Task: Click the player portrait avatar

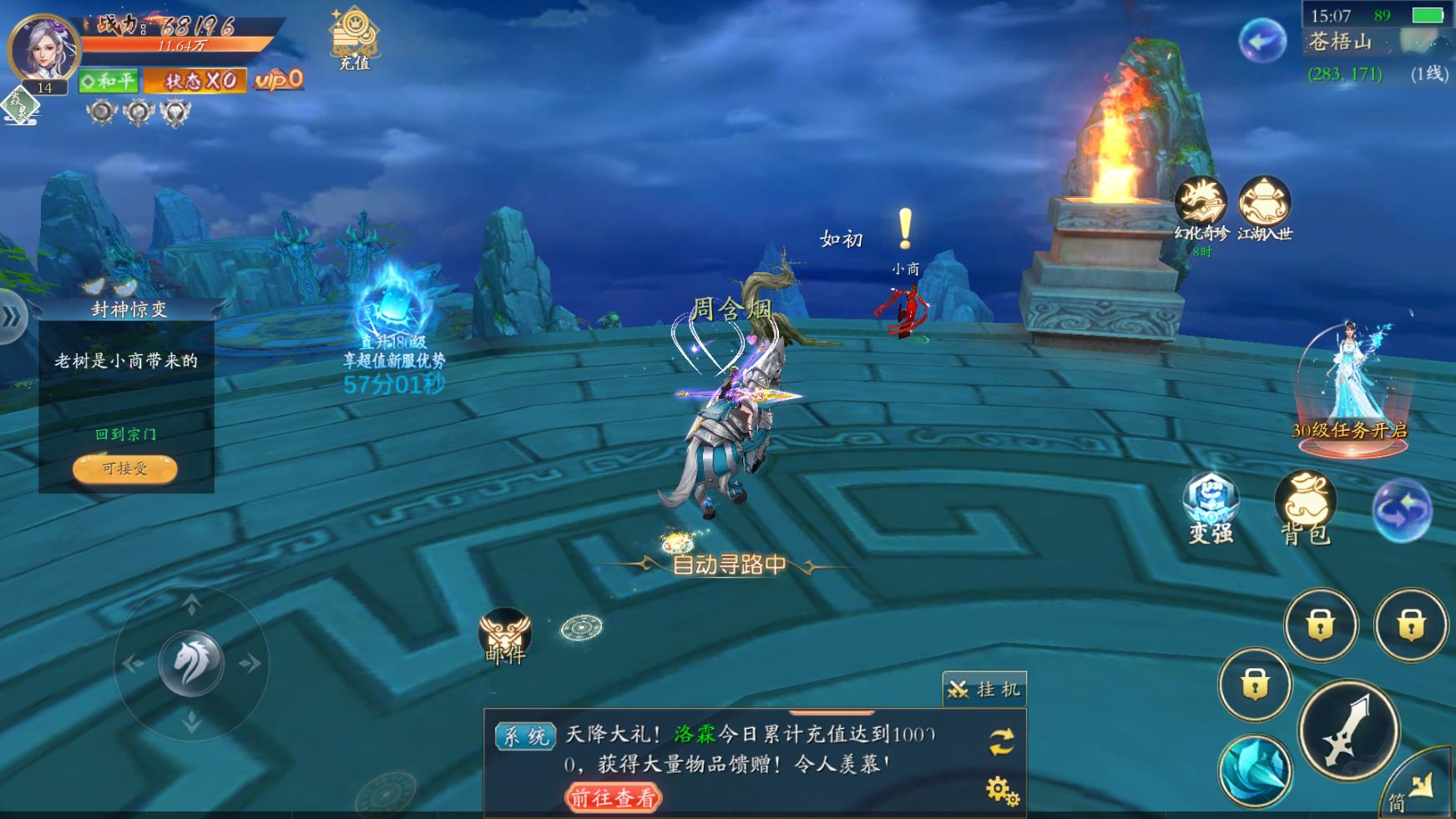Action: pos(42,48)
